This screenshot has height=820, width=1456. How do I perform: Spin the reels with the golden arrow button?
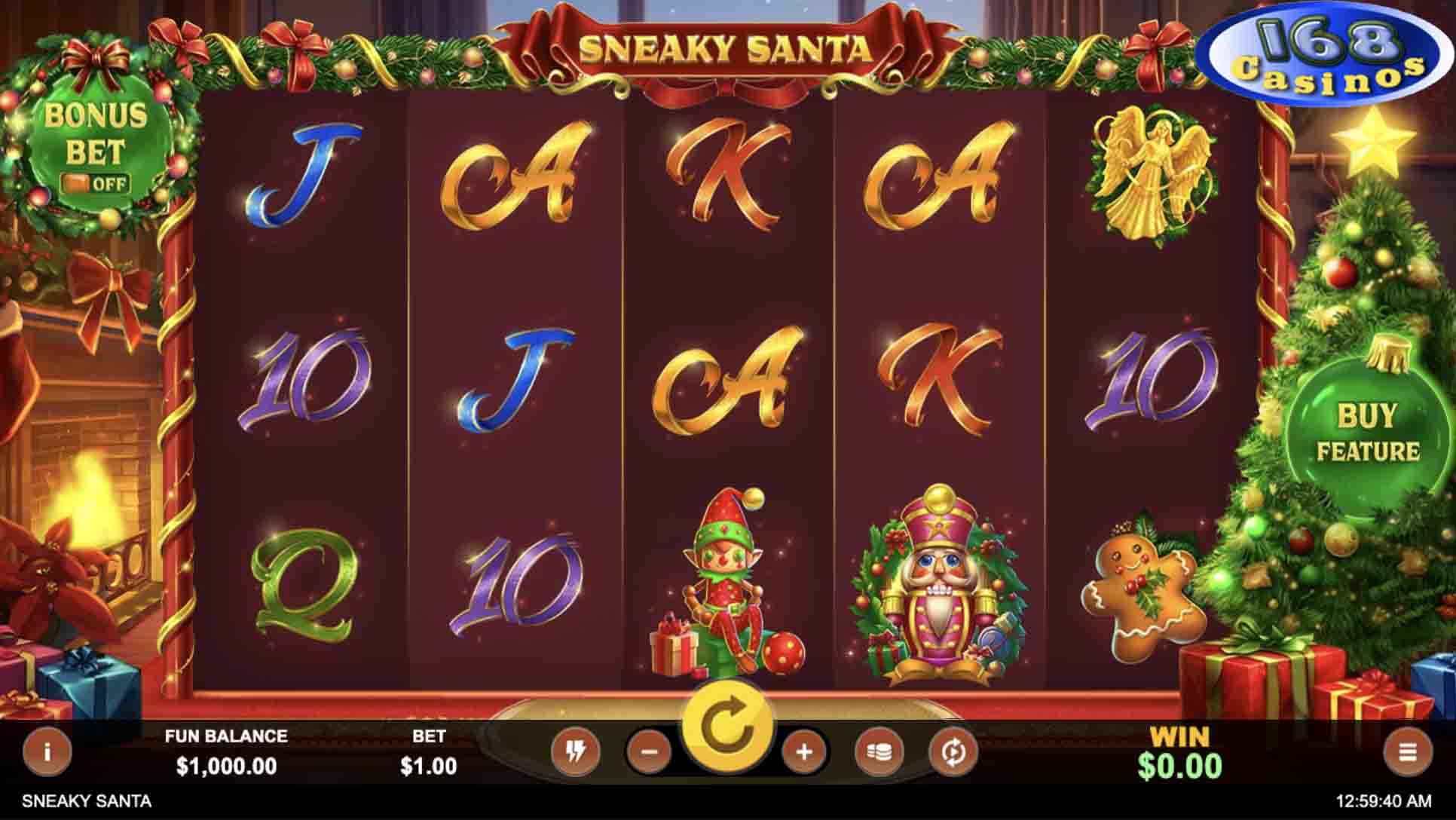coord(726,727)
